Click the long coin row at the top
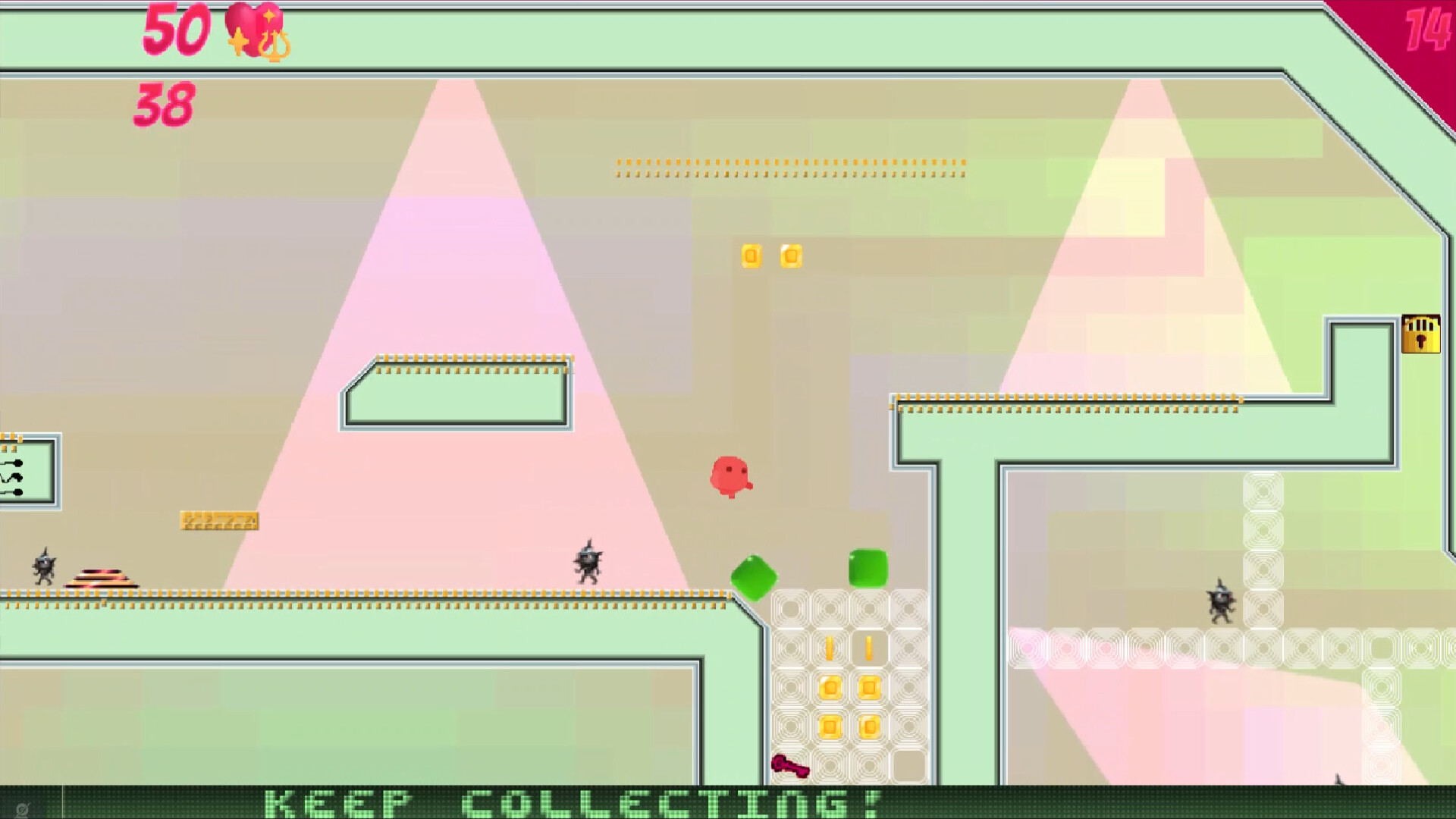1456x819 pixels. pyautogui.click(x=789, y=167)
